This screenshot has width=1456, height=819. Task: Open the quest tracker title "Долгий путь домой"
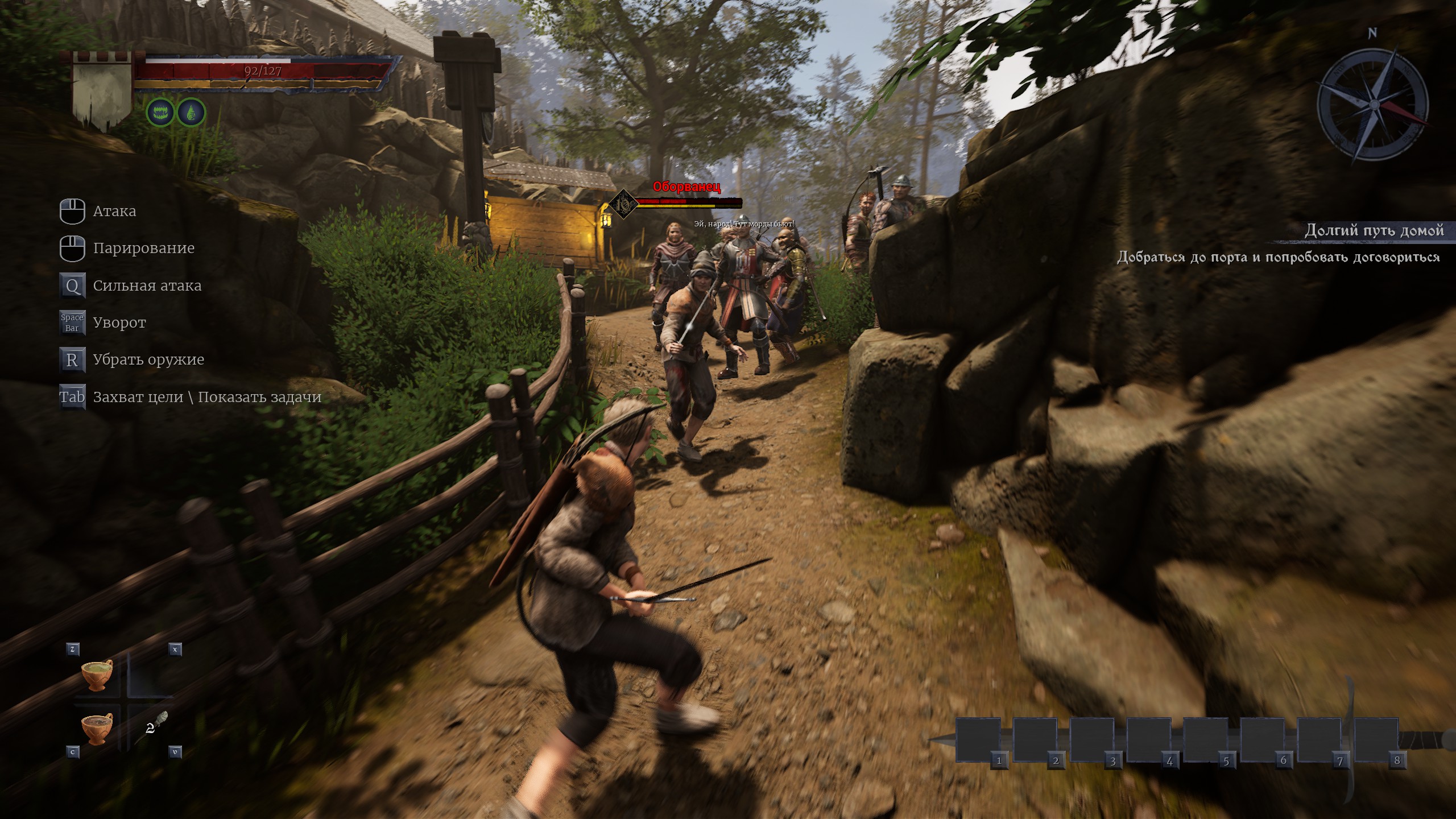tap(1374, 231)
